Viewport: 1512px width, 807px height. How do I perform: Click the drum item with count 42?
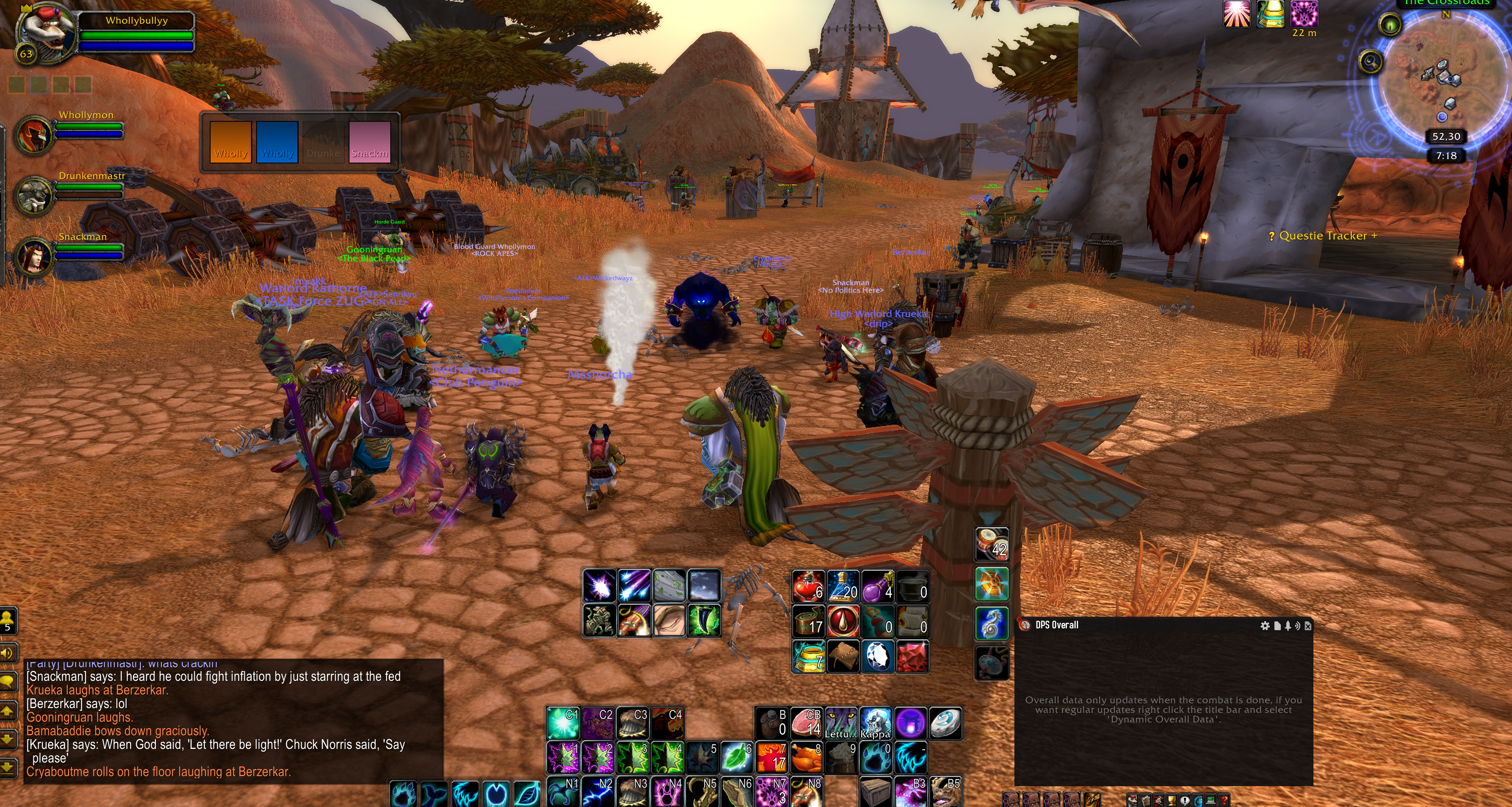click(991, 544)
